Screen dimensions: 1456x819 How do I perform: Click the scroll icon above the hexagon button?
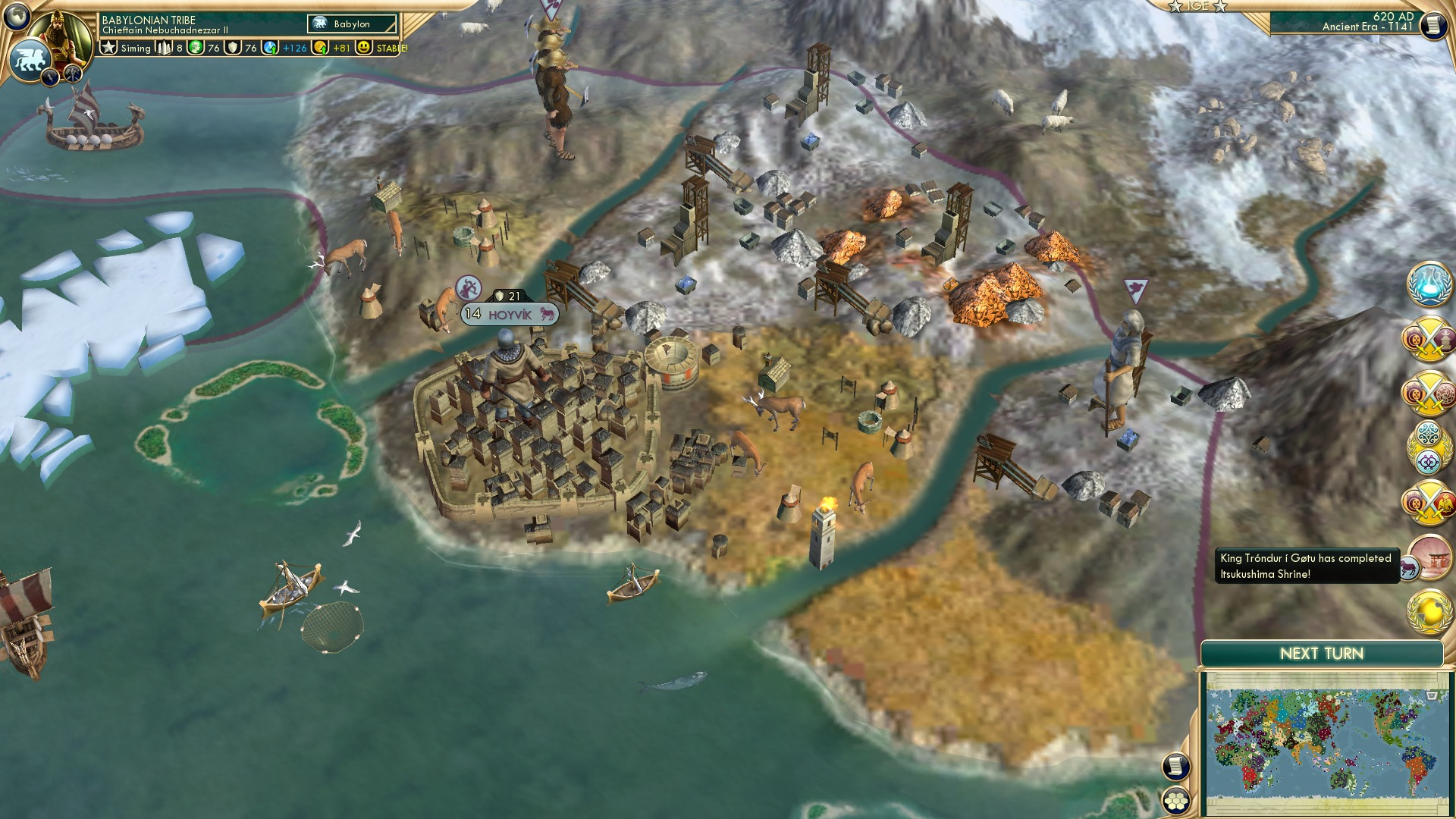(1175, 766)
